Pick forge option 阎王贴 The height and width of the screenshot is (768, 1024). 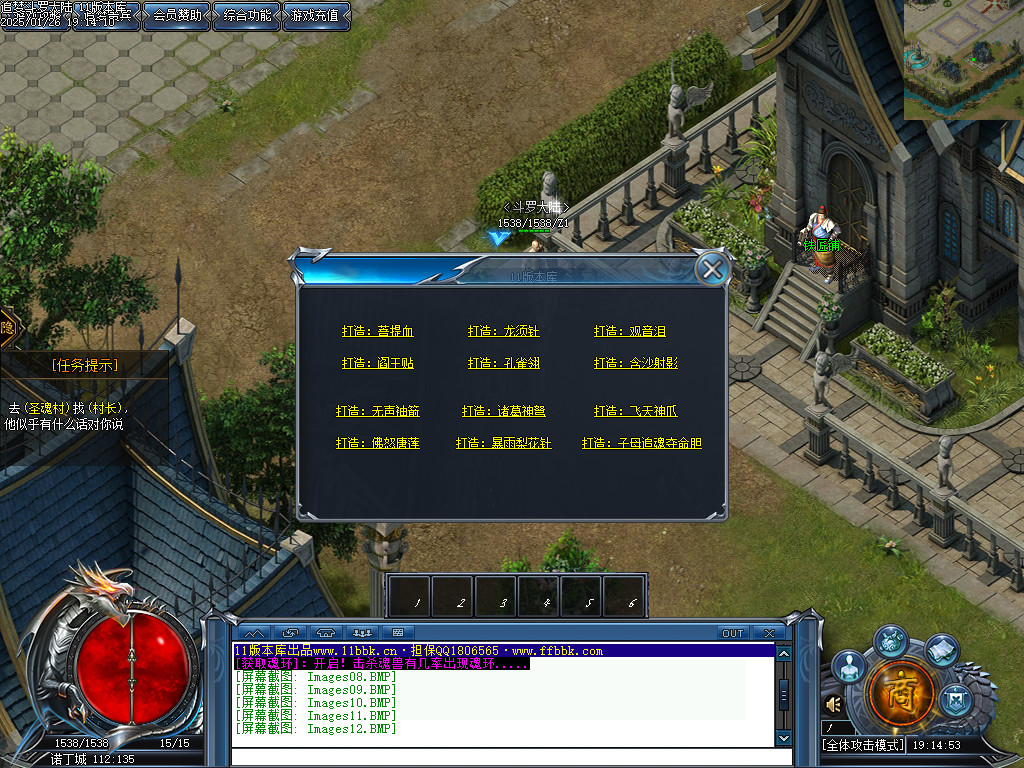[x=377, y=363]
